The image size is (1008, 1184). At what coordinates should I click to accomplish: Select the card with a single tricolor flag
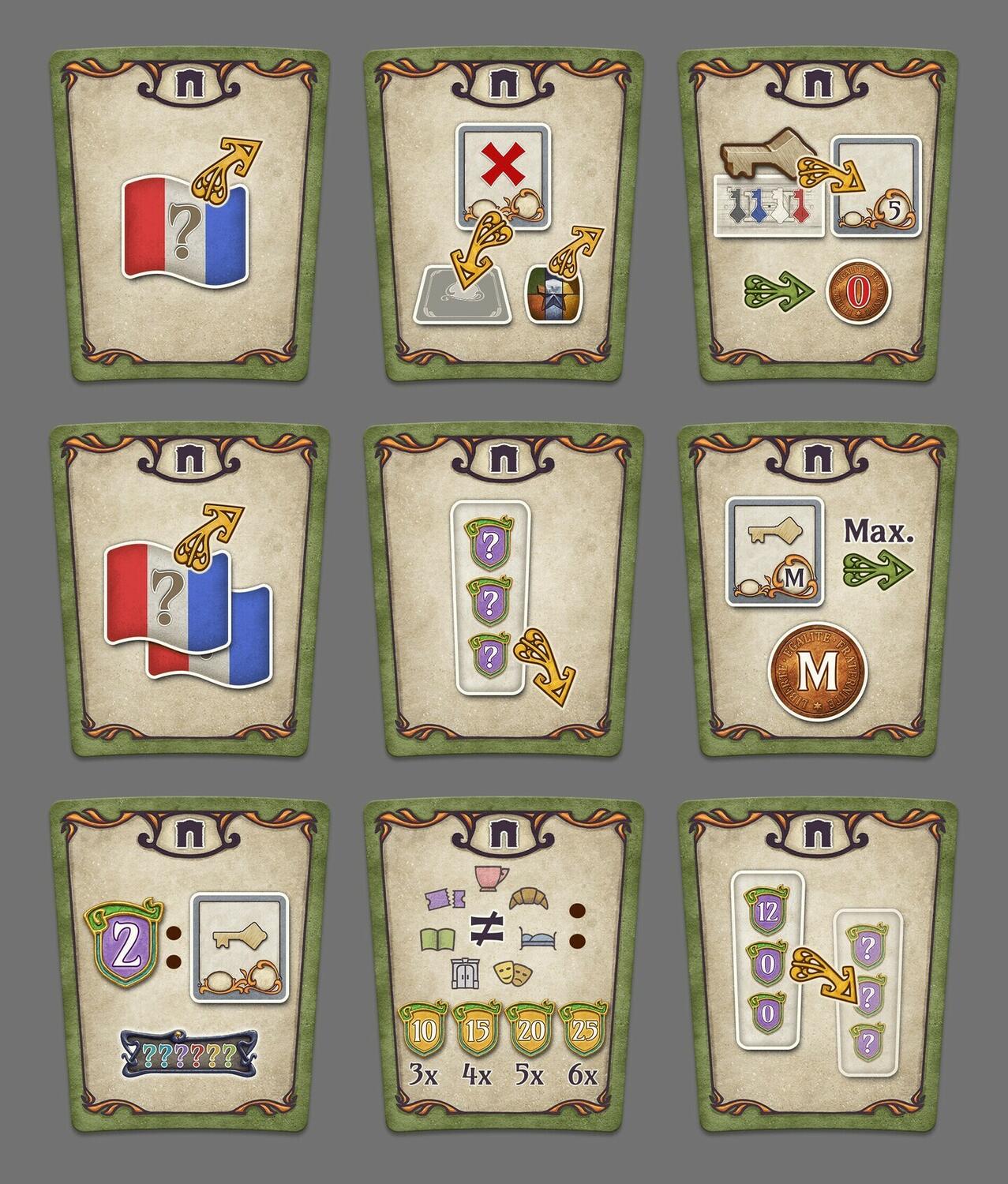[189, 217]
